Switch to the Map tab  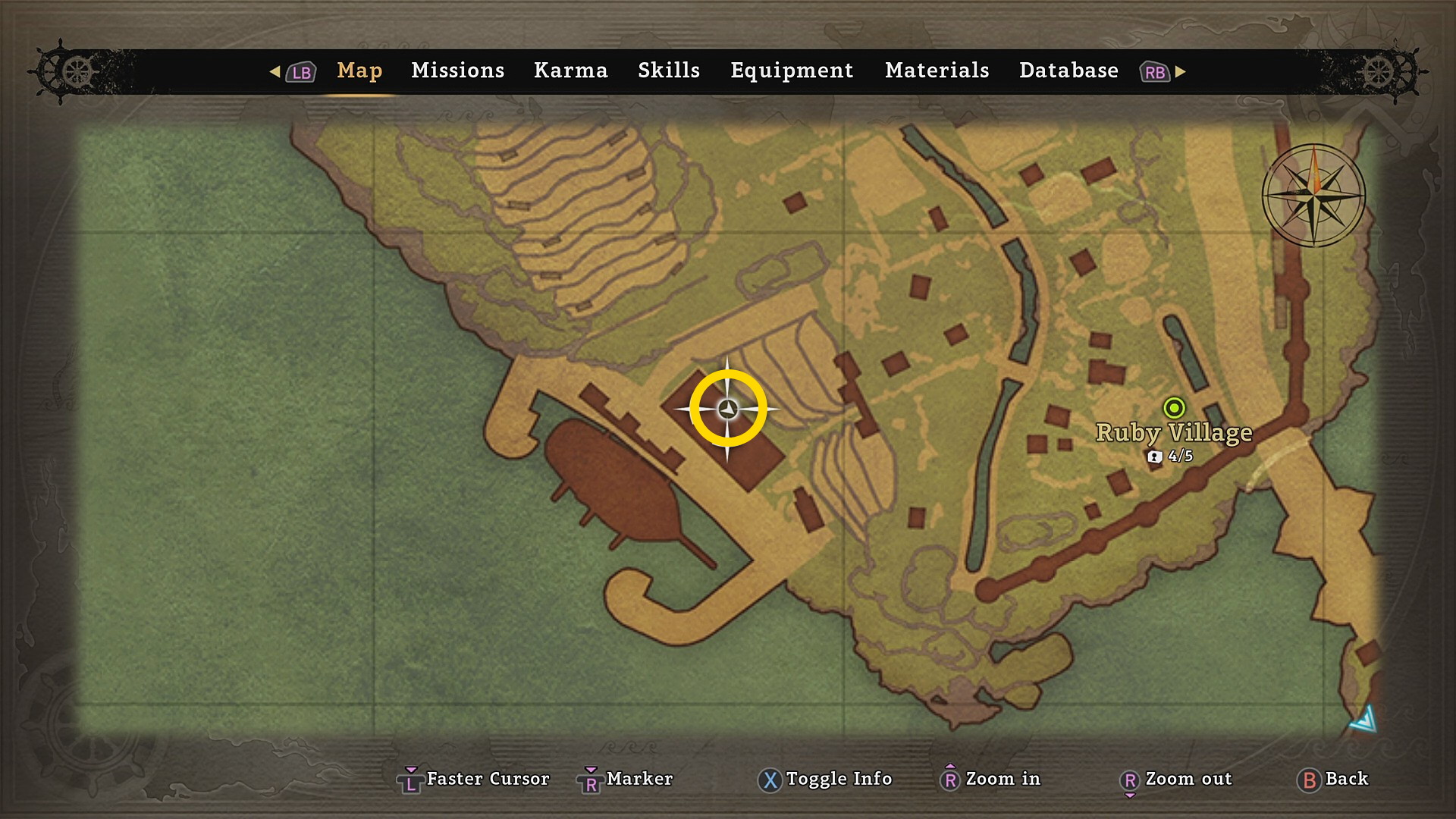[x=359, y=71]
